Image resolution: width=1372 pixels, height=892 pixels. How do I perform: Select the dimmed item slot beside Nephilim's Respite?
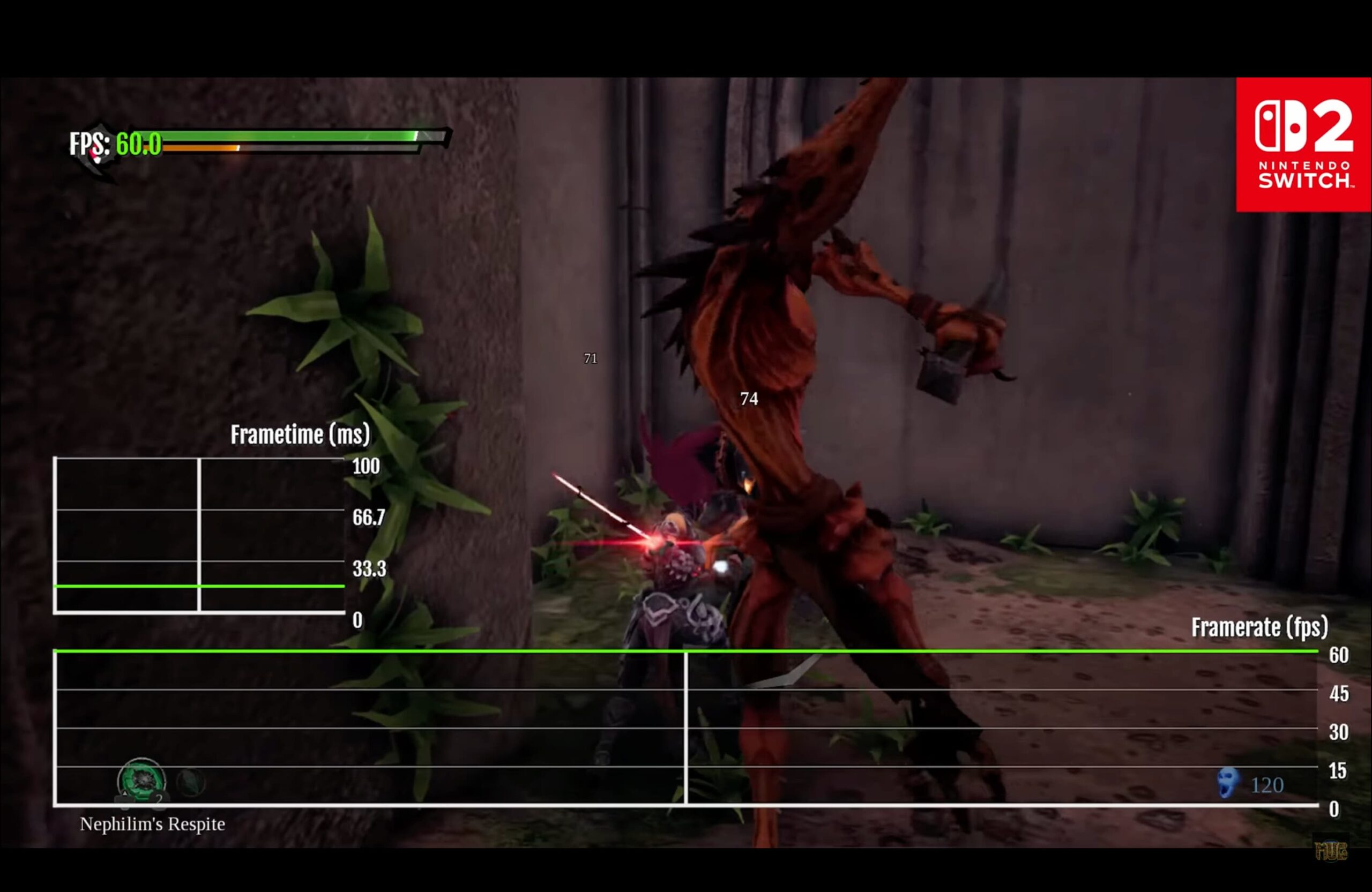pyautogui.click(x=191, y=783)
